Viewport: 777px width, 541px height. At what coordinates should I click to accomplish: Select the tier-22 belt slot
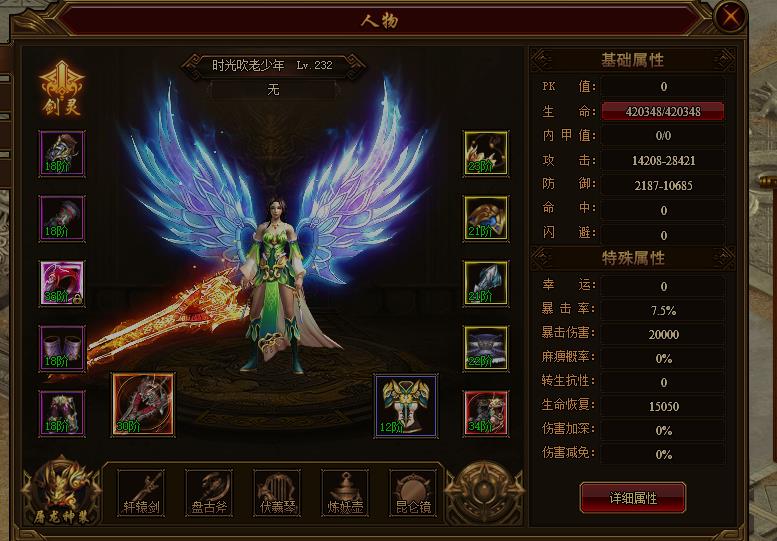(x=486, y=347)
